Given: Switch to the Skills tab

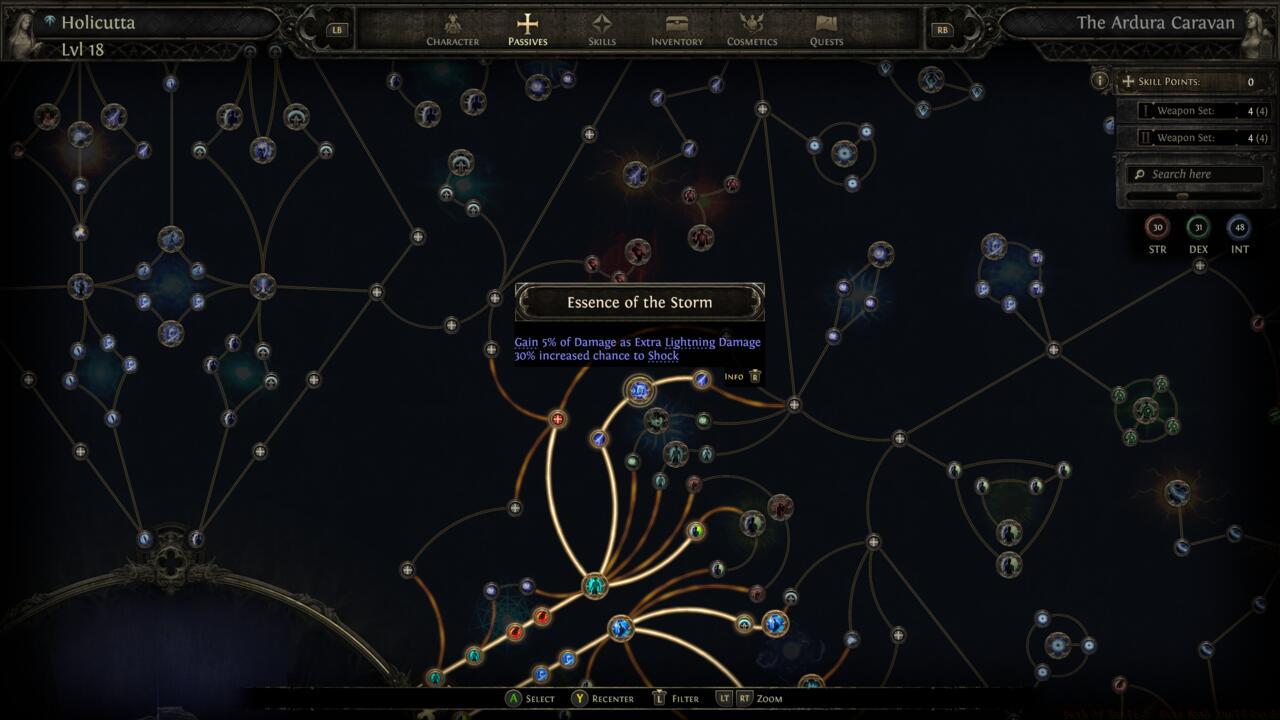Looking at the screenshot, I should (602, 30).
